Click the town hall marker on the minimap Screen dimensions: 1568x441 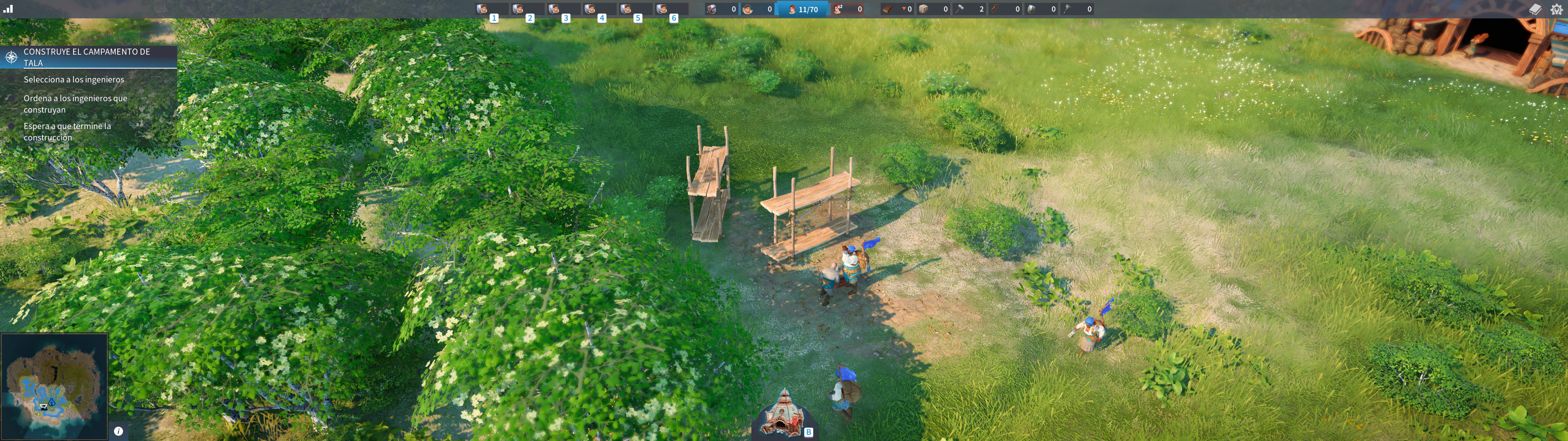pos(44,406)
